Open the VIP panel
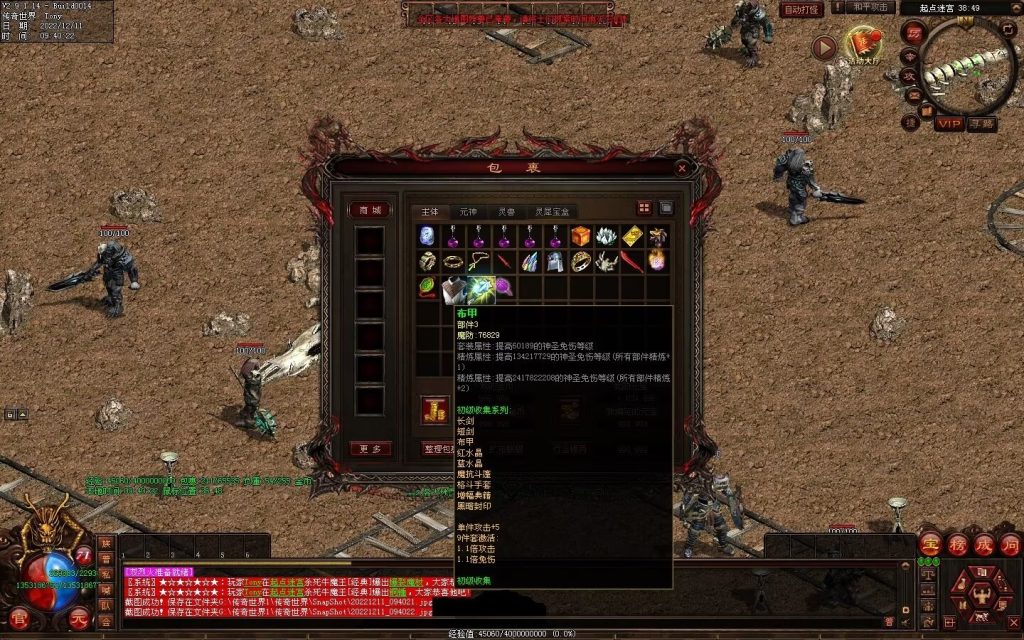This screenshot has width=1024, height=640. (x=949, y=124)
